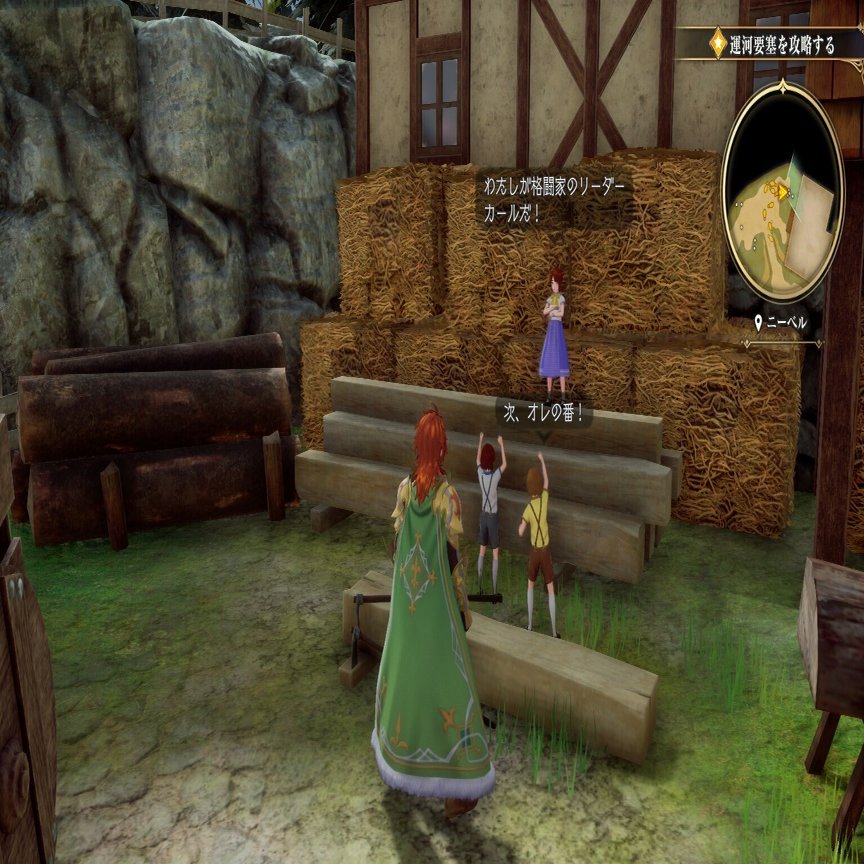864x864 pixels.
Task: Select the 運河要塞を攻略する quest objective tracker
Action: click(771, 44)
